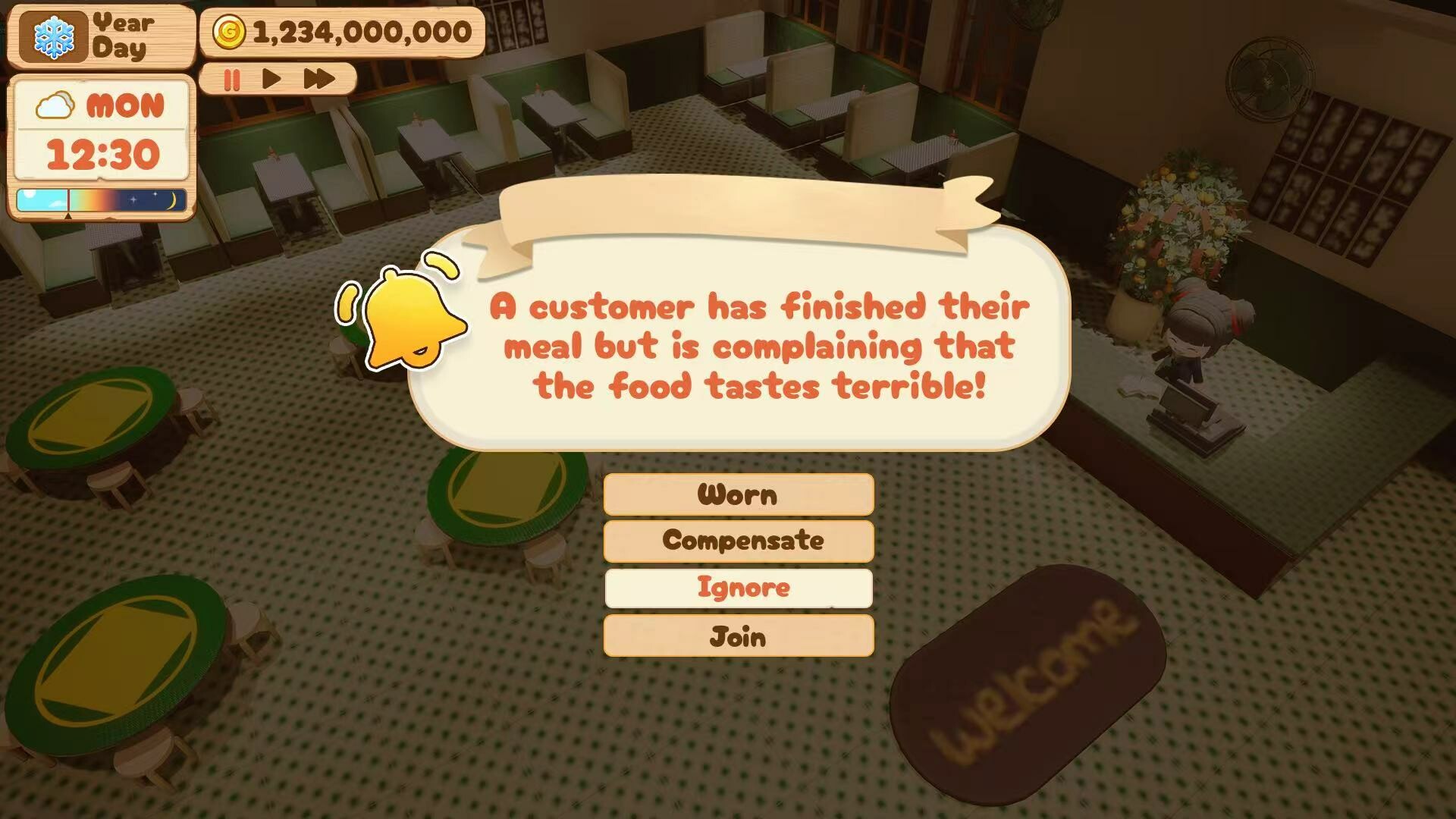Image resolution: width=1456 pixels, height=819 pixels.
Task: Click the 1,234,000,000 coin balance
Action: 360,32
